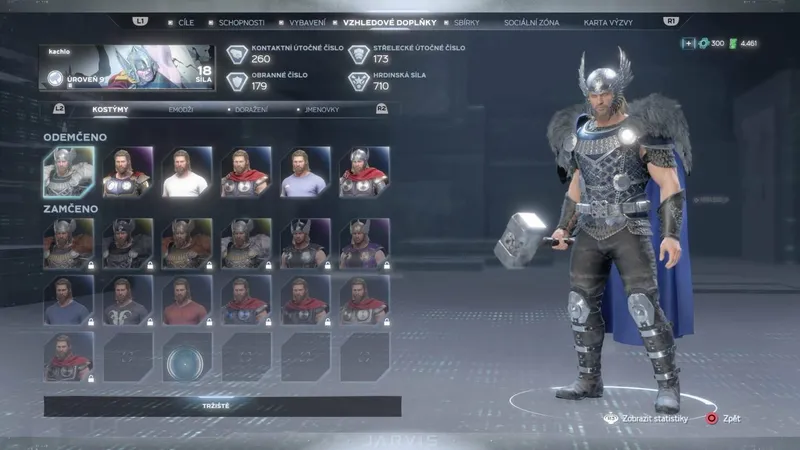This screenshot has height=450, width=800.
Task: Open the Tržiště marketplace button
Action: click(x=222, y=406)
